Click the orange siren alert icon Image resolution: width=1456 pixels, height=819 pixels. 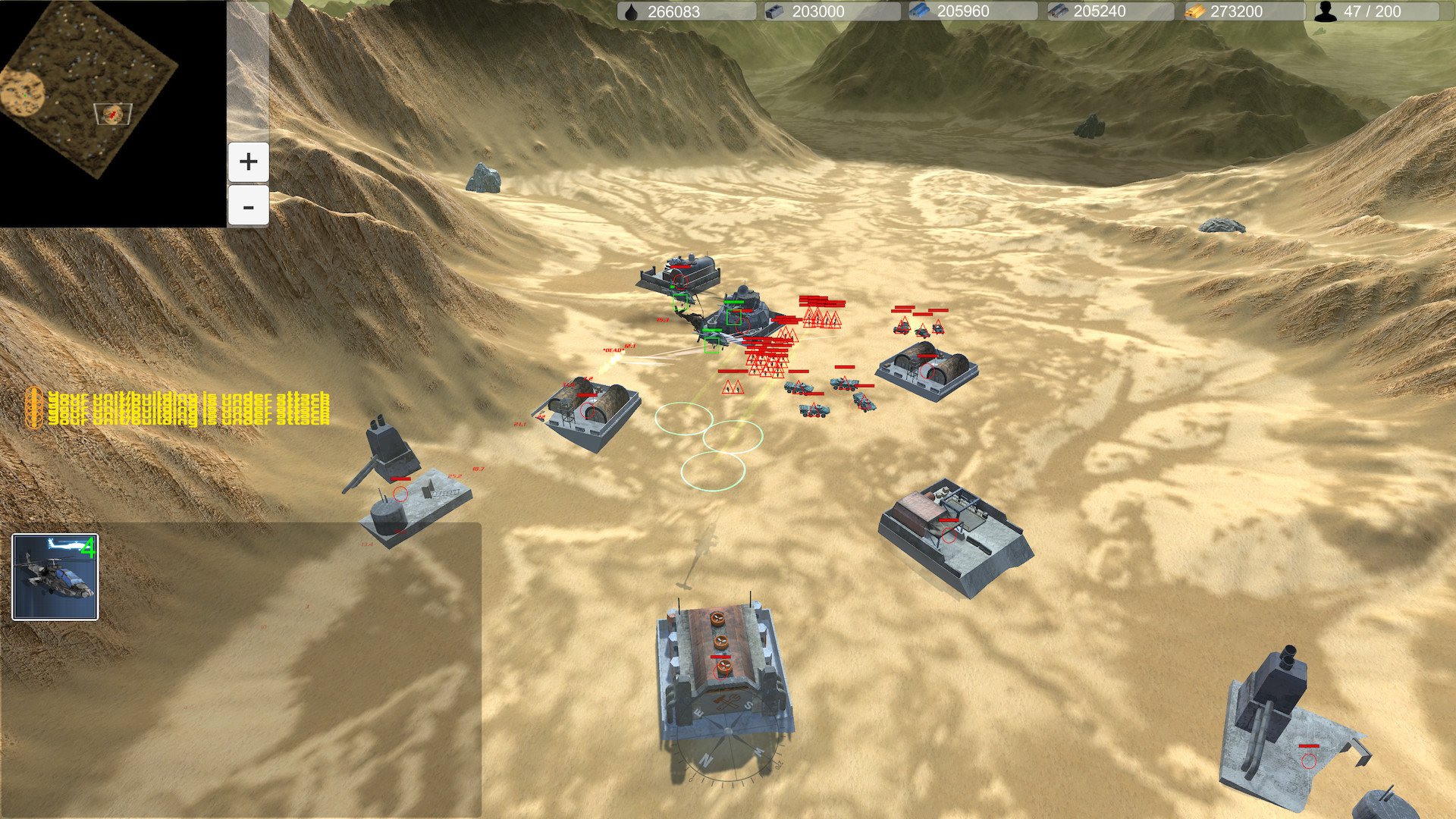click(34, 404)
